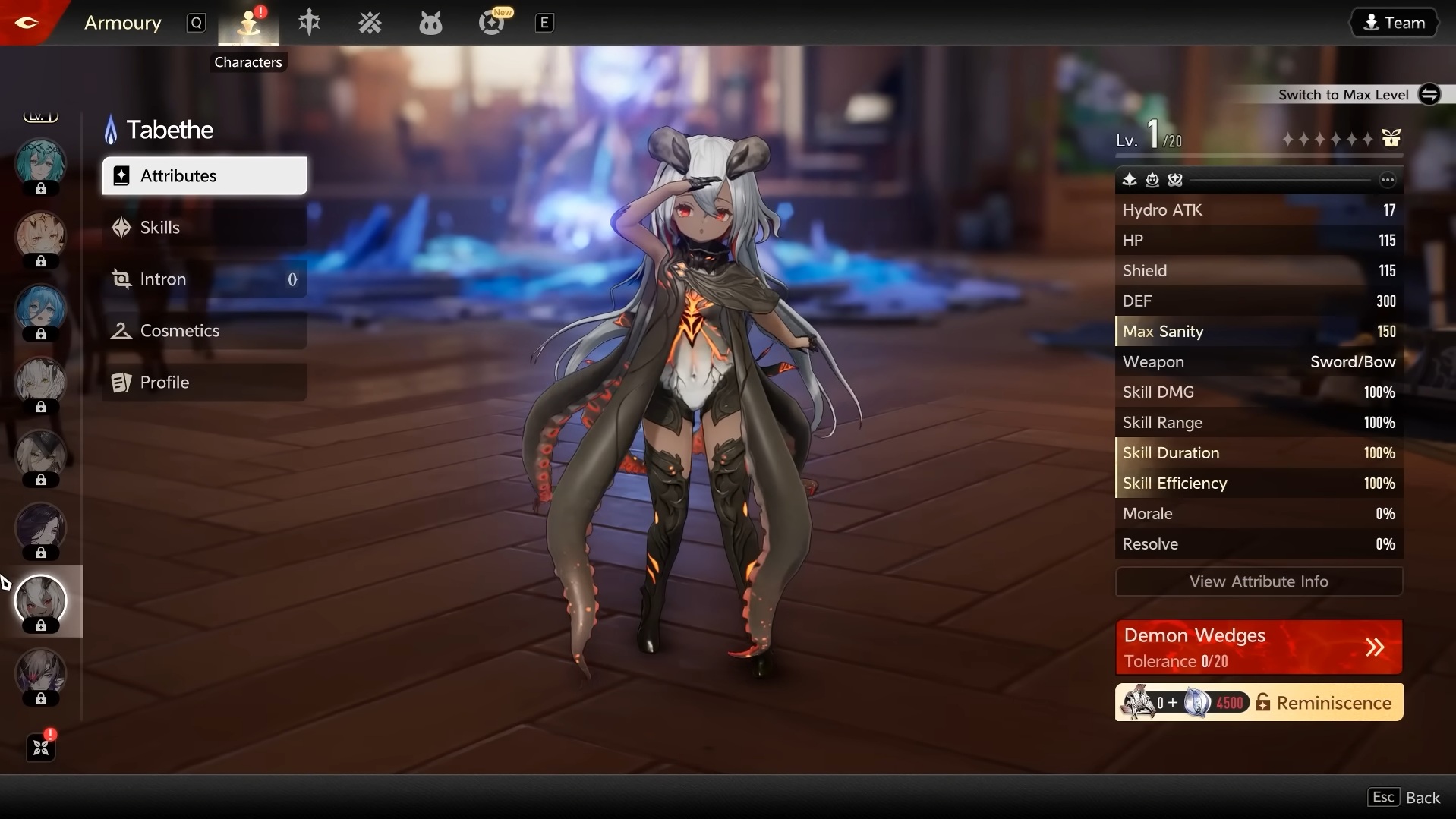Toggle Switch to Max Level

click(x=1430, y=94)
